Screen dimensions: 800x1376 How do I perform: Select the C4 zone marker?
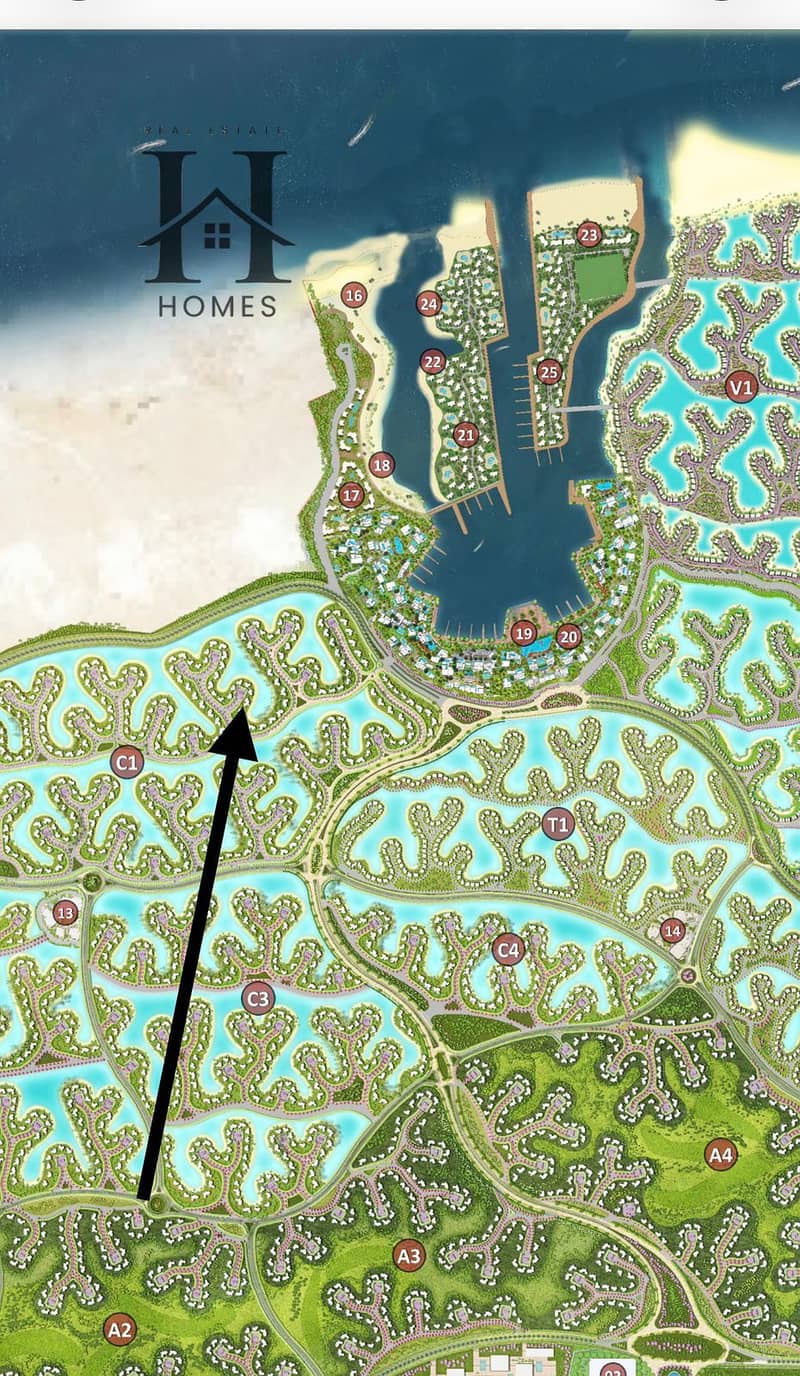[508, 949]
